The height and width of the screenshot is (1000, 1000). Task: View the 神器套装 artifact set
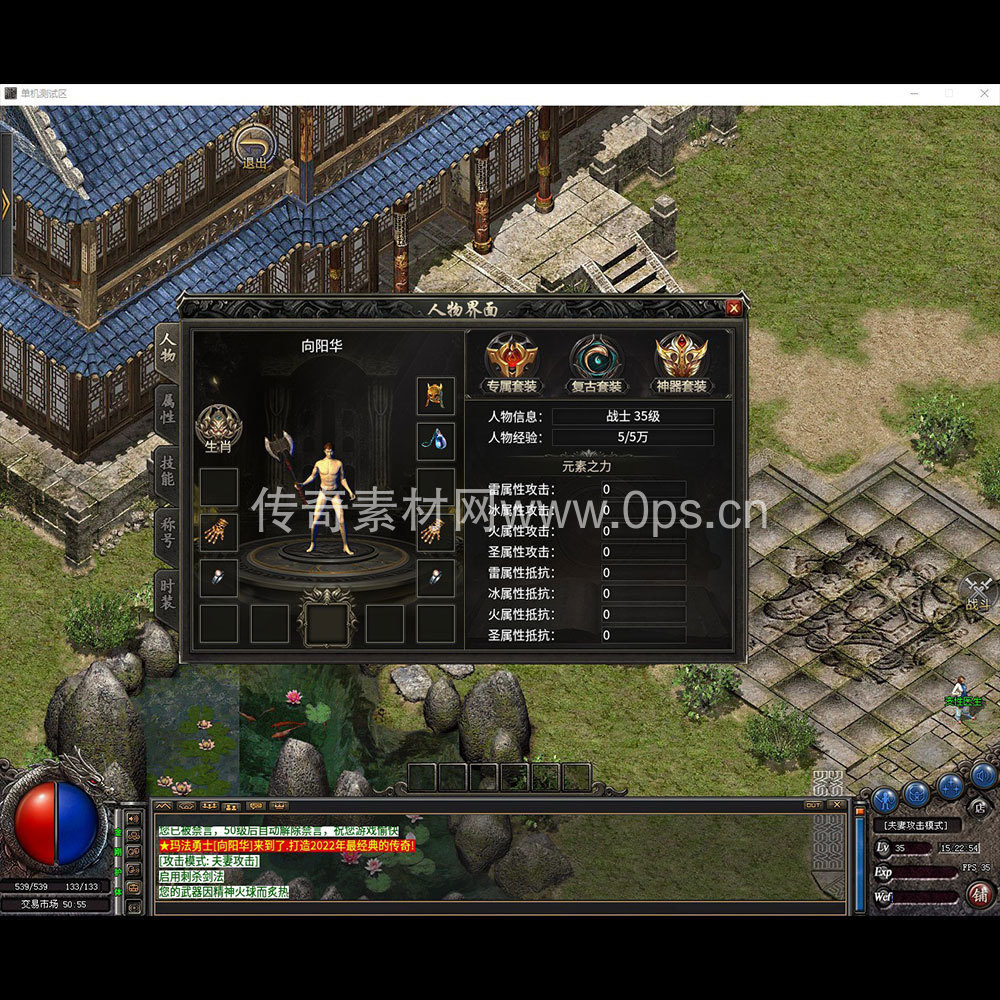(x=681, y=363)
